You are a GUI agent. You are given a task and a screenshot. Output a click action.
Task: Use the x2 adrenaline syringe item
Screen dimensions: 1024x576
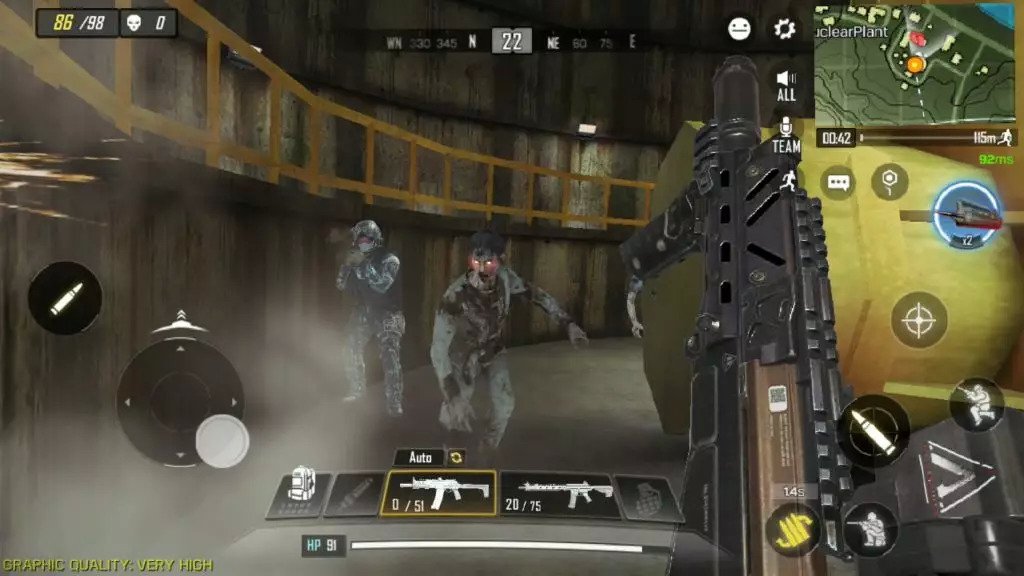[967, 215]
